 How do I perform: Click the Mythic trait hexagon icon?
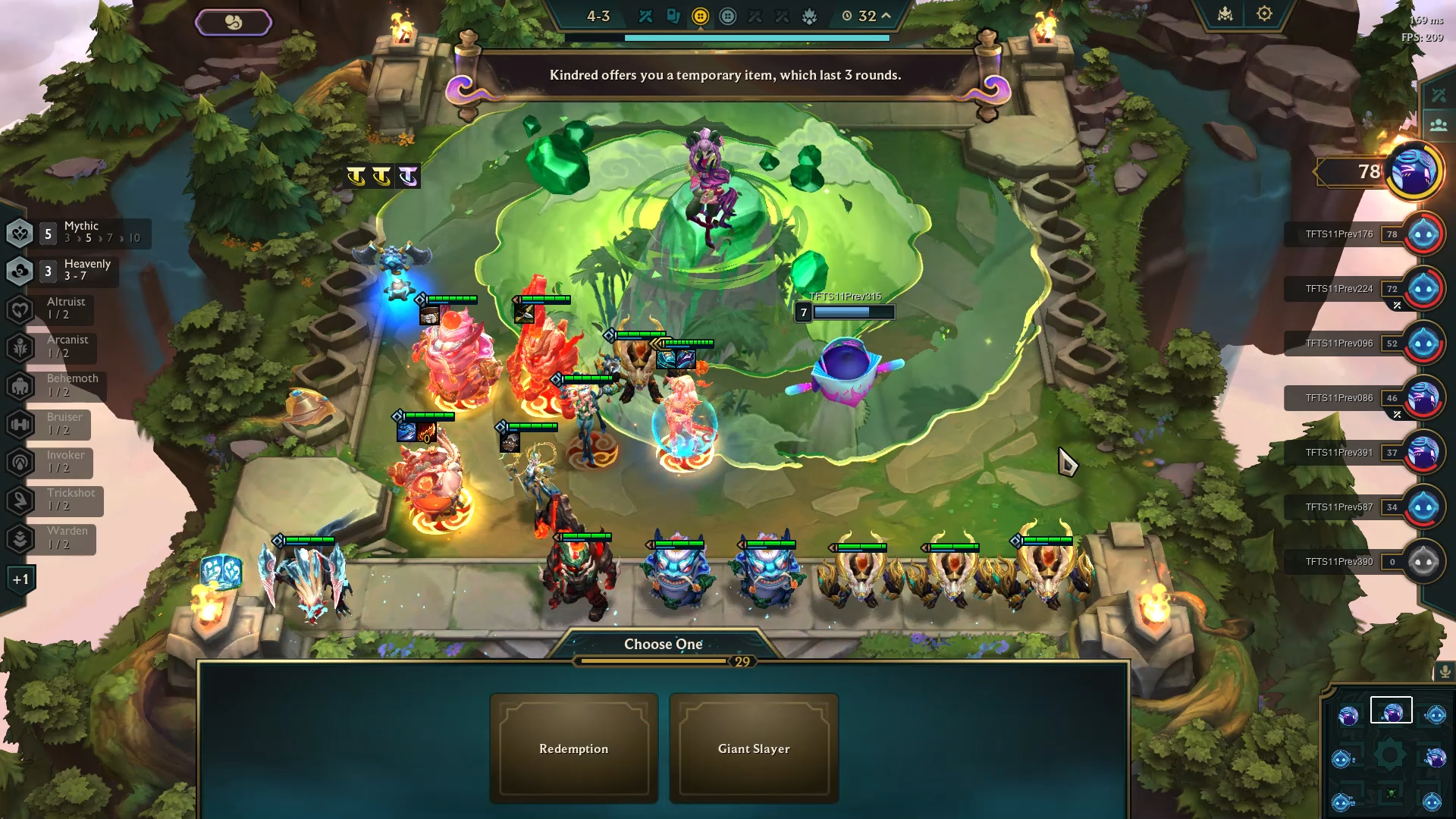pos(20,233)
